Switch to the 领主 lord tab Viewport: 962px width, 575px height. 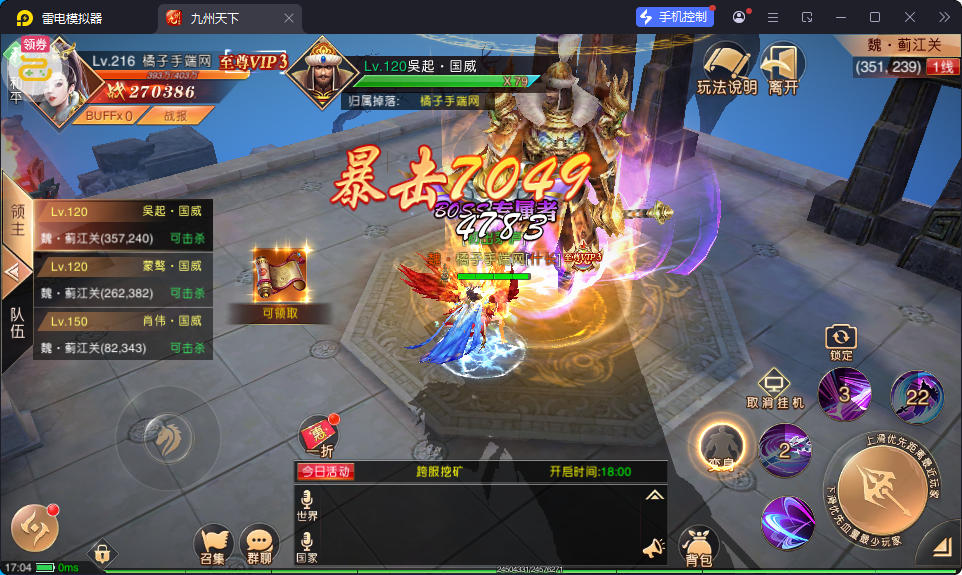click(x=17, y=222)
